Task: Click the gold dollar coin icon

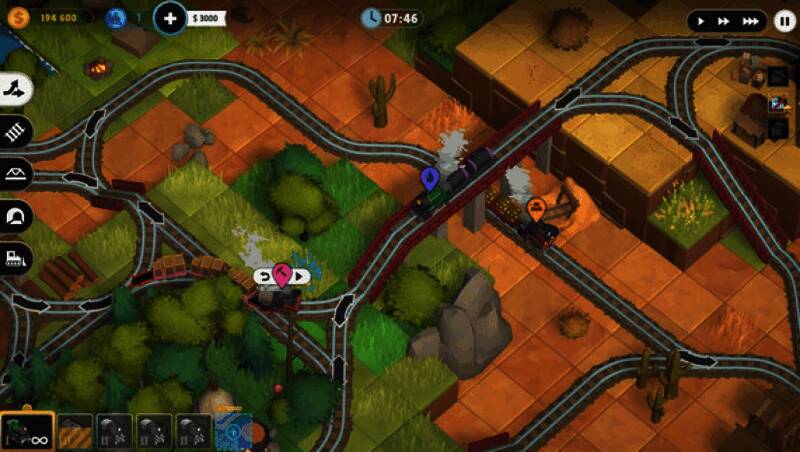Action: pyautogui.click(x=17, y=17)
